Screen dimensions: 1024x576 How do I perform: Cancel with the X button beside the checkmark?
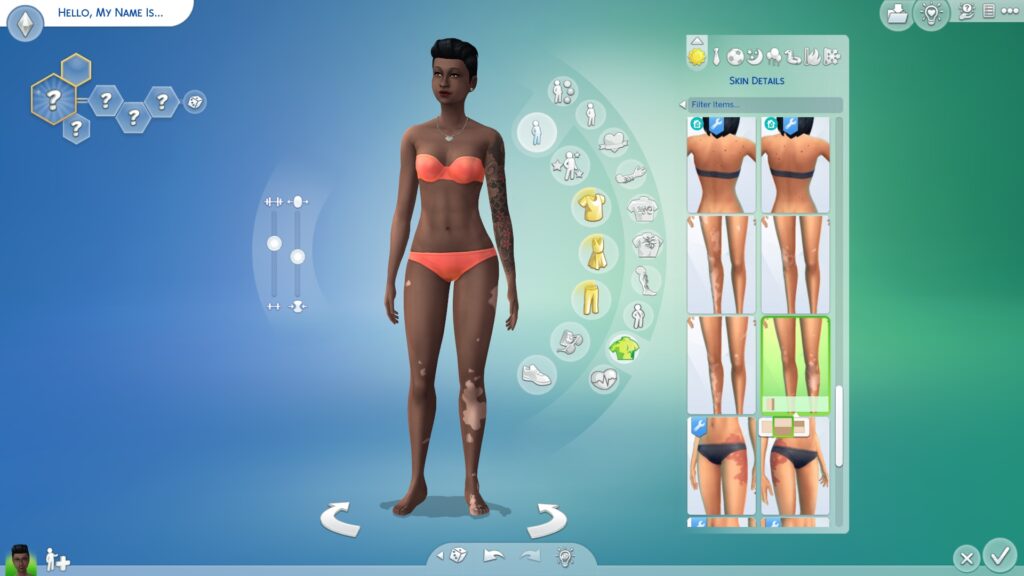tap(965, 557)
